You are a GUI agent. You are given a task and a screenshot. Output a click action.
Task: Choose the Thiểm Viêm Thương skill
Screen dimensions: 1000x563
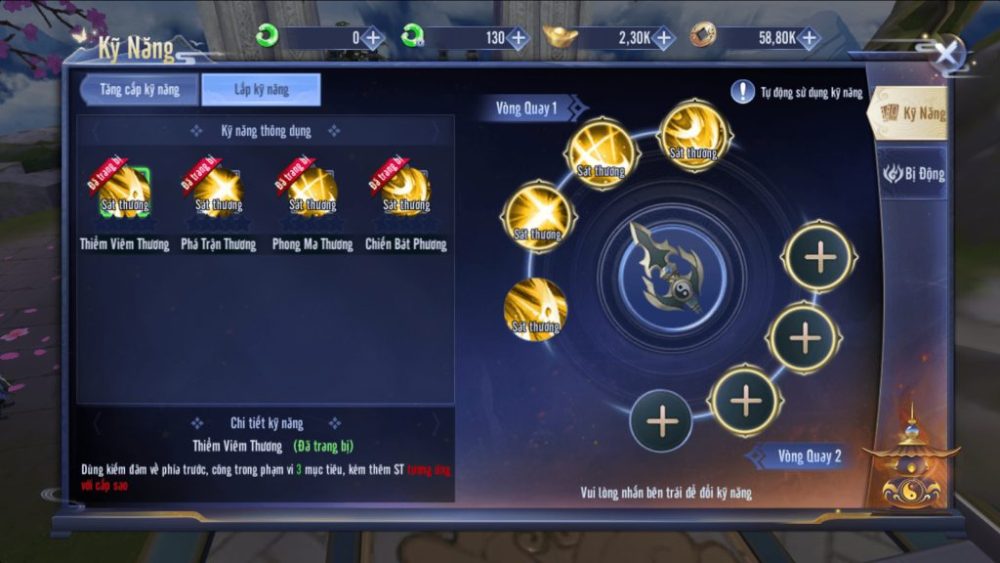click(x=125, y=193)
